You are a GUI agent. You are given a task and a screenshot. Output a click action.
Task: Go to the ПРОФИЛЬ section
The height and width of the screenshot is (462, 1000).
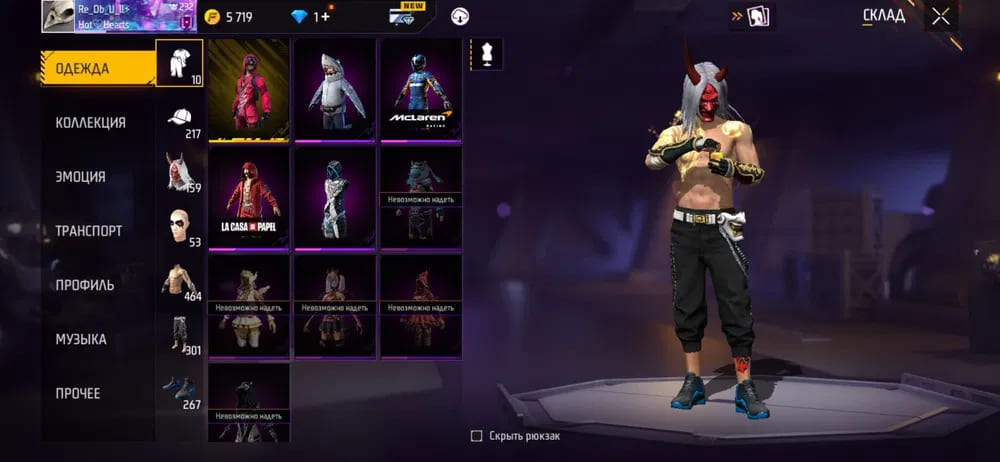(x=84, y=285)
